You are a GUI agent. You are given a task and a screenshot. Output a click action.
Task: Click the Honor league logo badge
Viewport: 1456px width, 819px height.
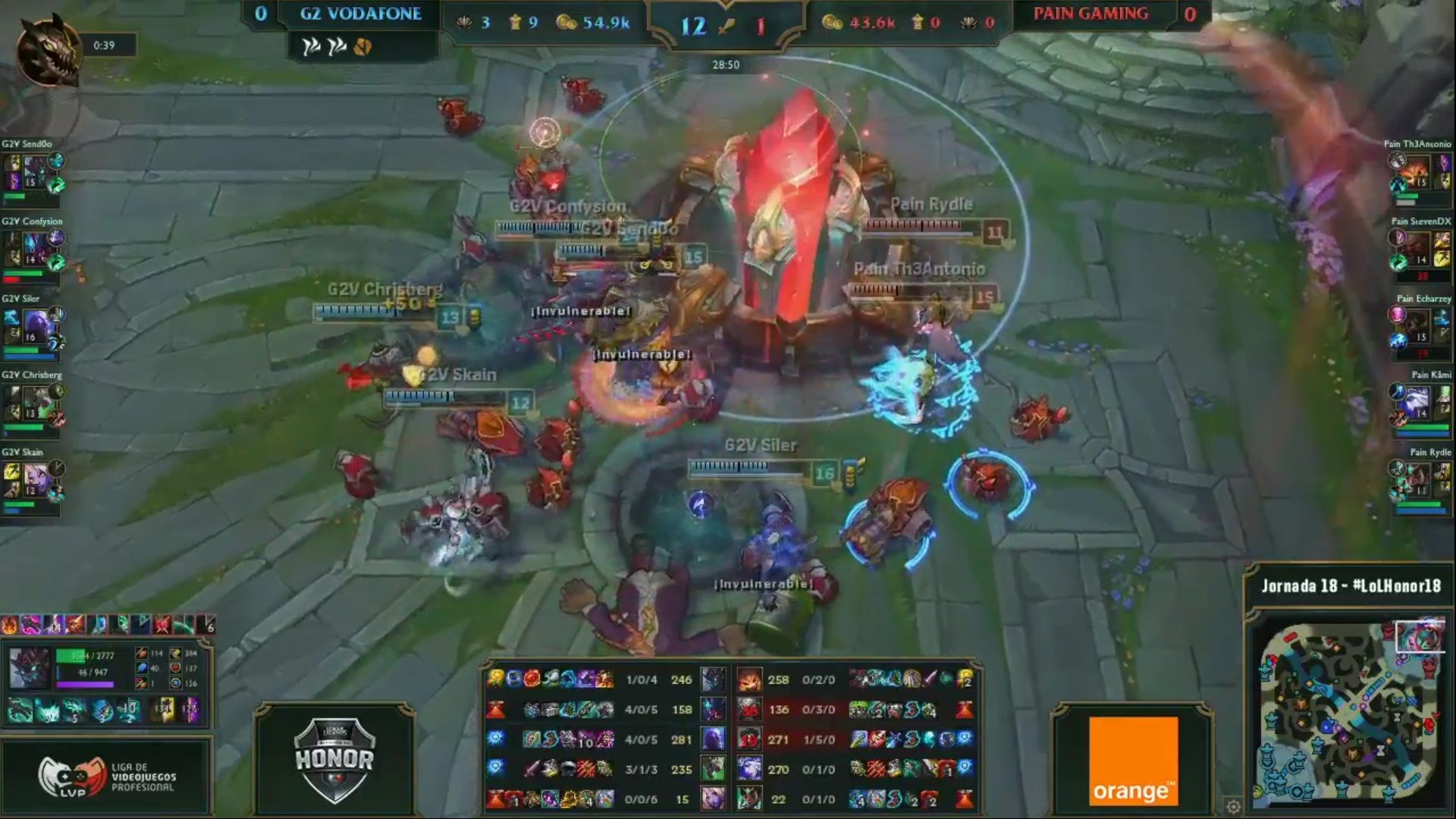[x=334, y=759]
